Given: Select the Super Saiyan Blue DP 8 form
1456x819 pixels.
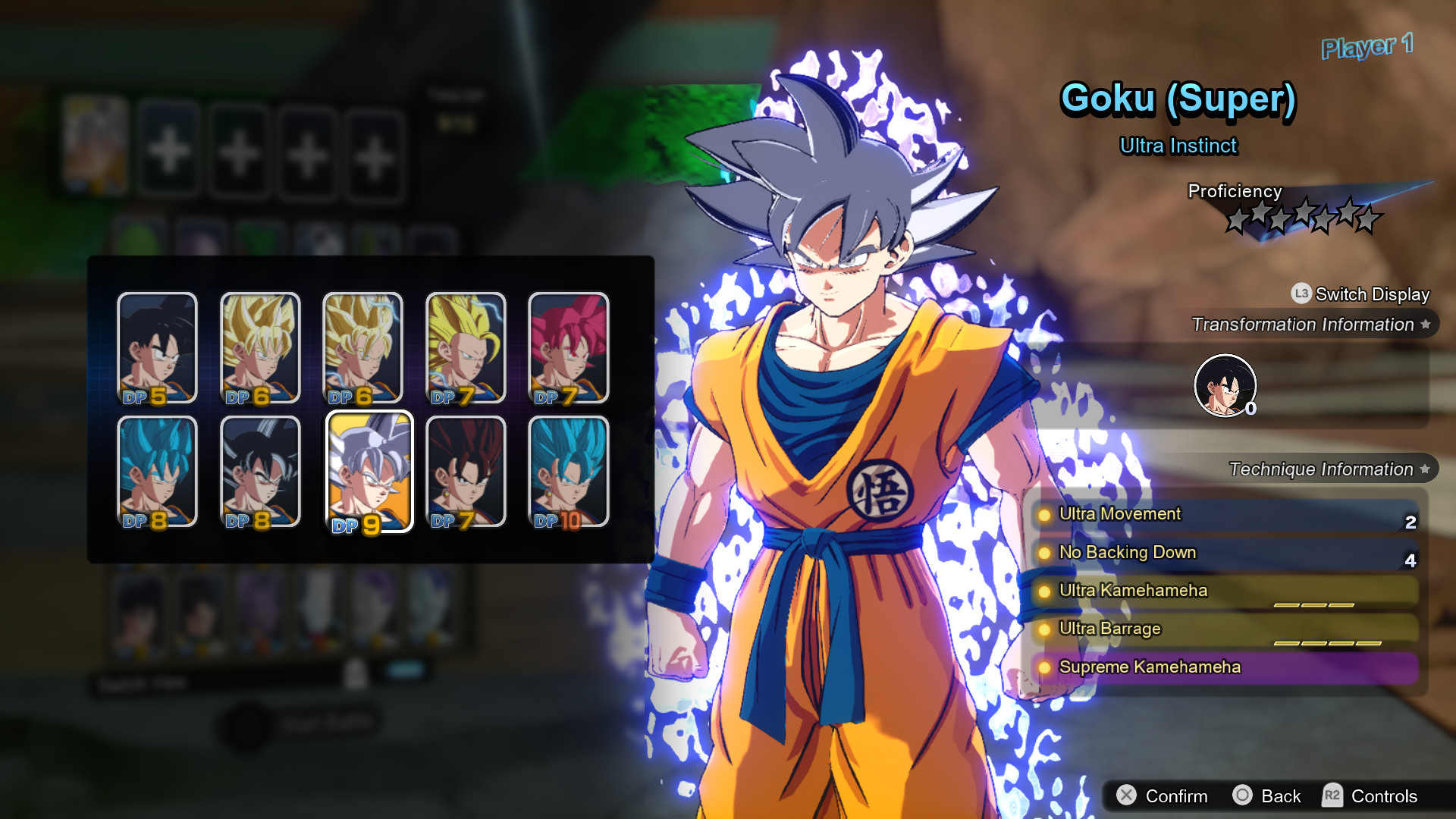Looking at the screenshot, I should (x=156, y=470).
